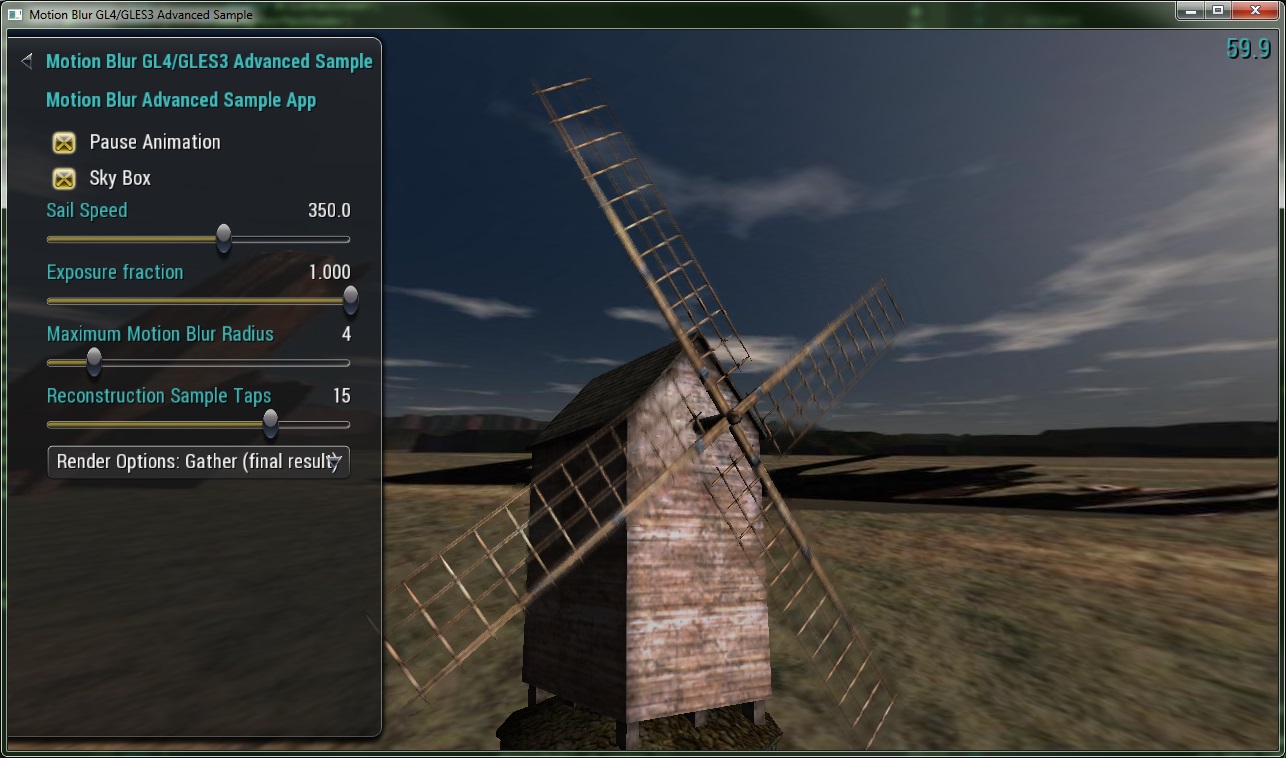Image resolution: width=1286 pixels, height=758 pixels.
Task: Click the Sail Speed label
Action: click(x=86, y=210)
